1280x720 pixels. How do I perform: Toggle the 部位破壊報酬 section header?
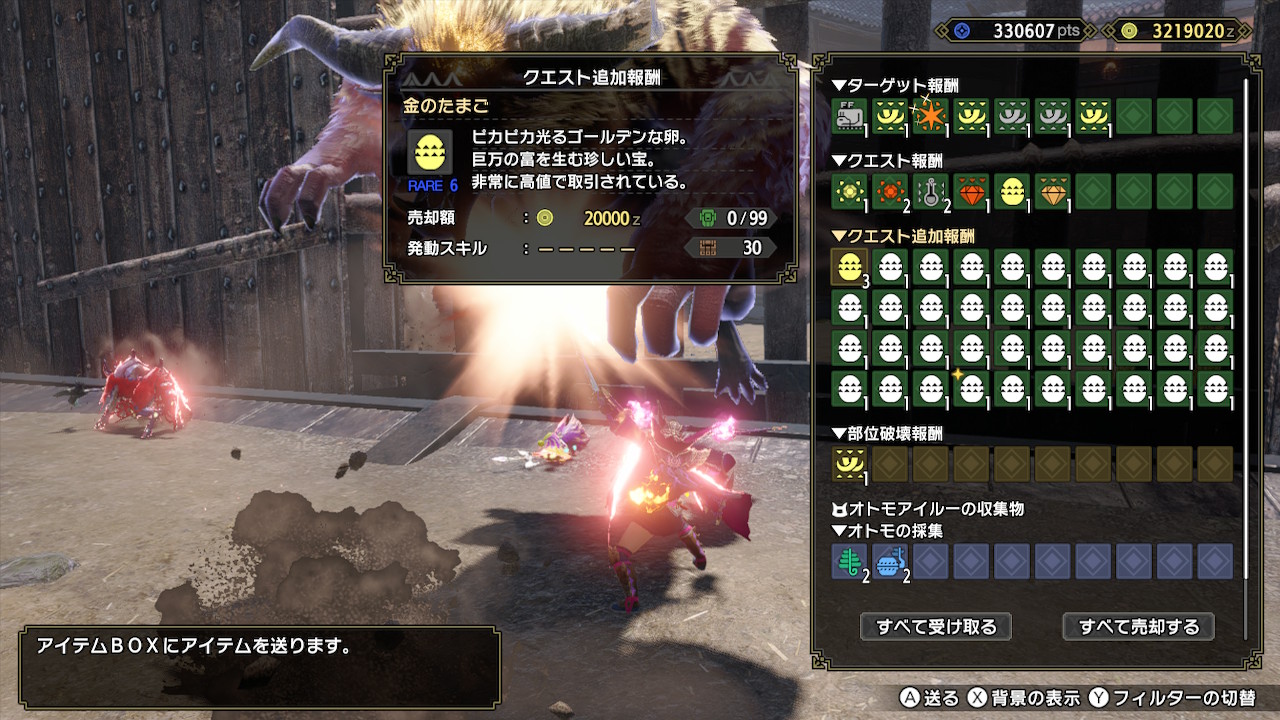(887, 434)
